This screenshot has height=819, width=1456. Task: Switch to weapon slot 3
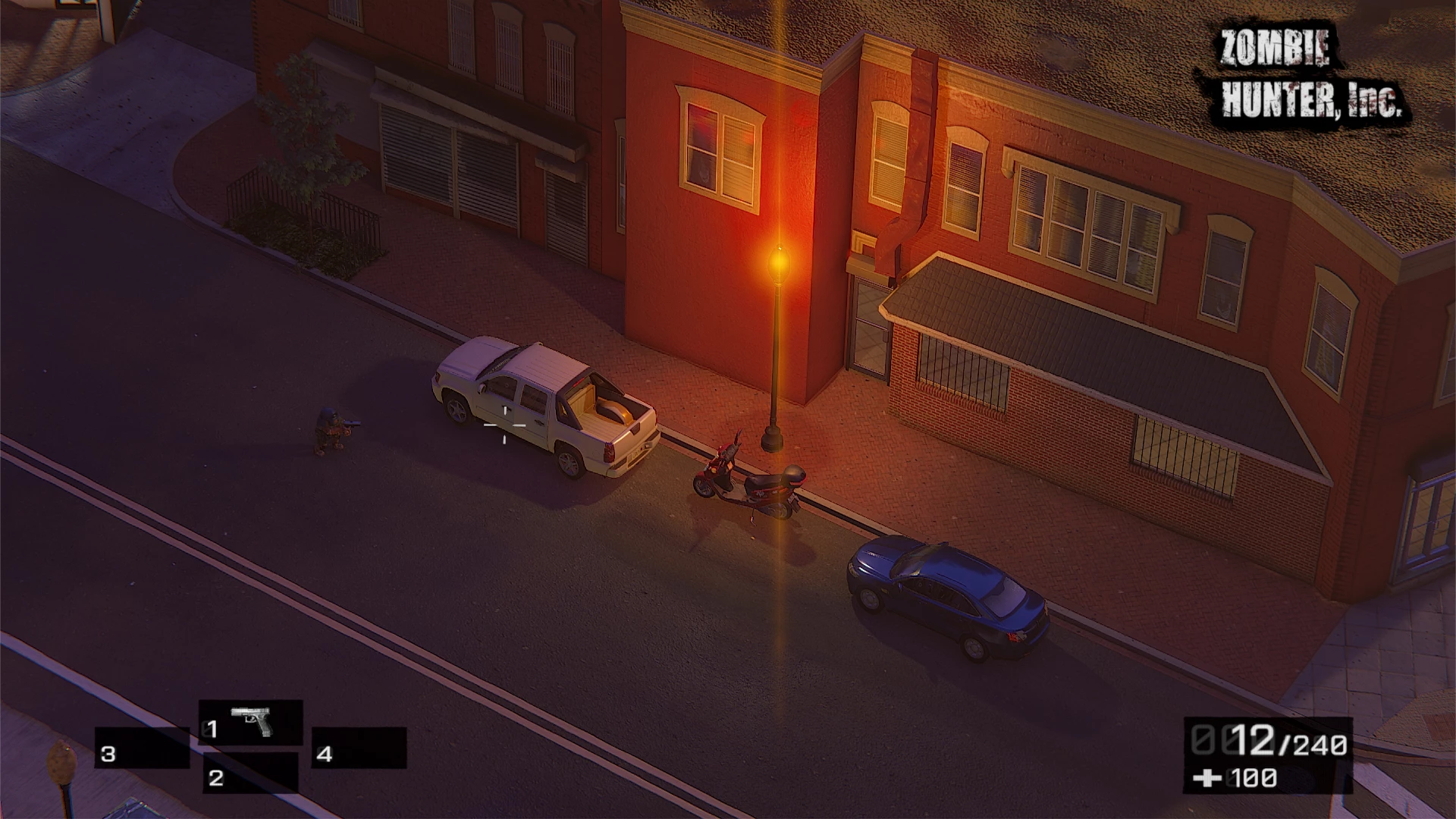142,748
